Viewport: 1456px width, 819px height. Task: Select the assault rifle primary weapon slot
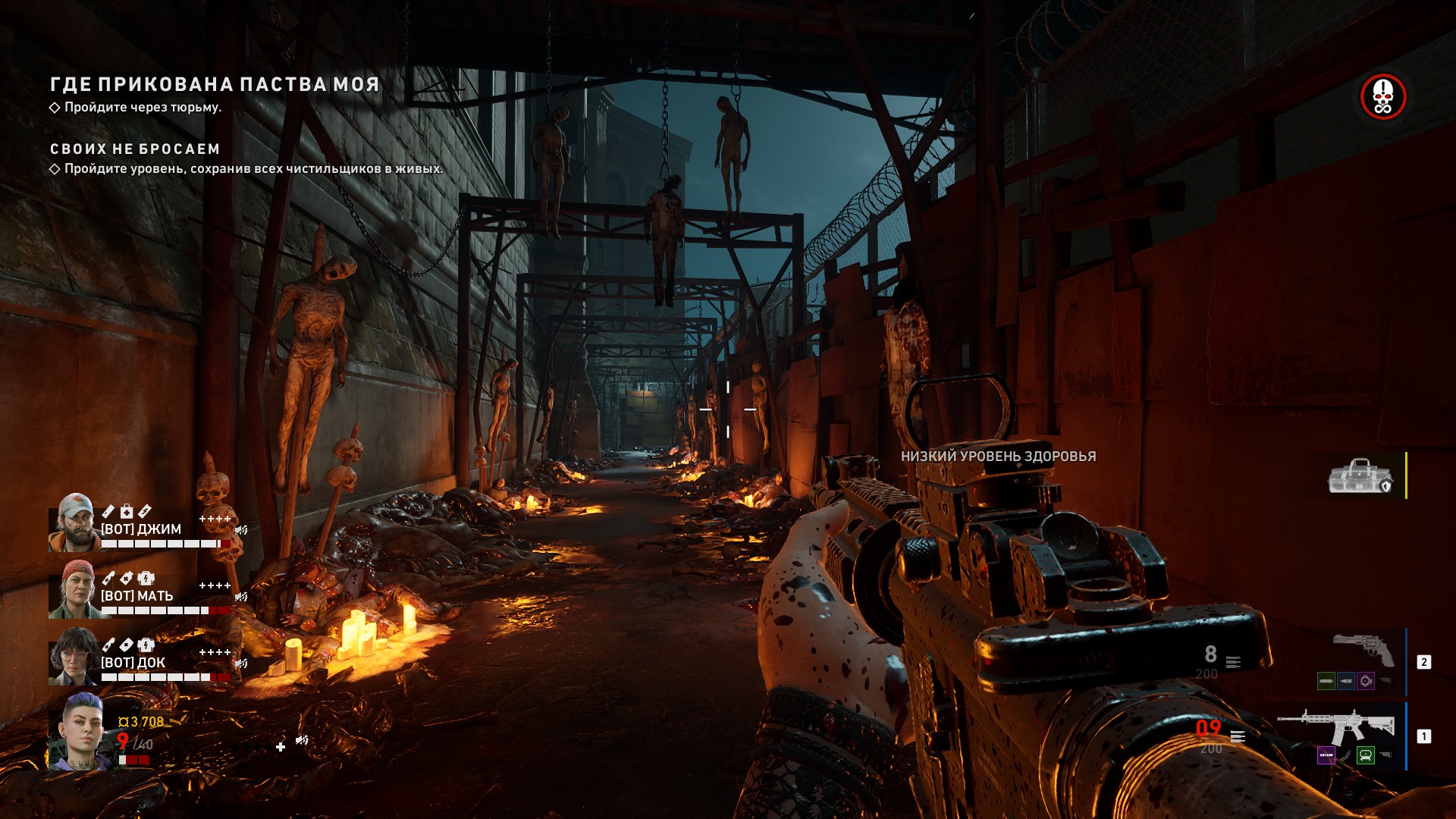[1336, 728]
